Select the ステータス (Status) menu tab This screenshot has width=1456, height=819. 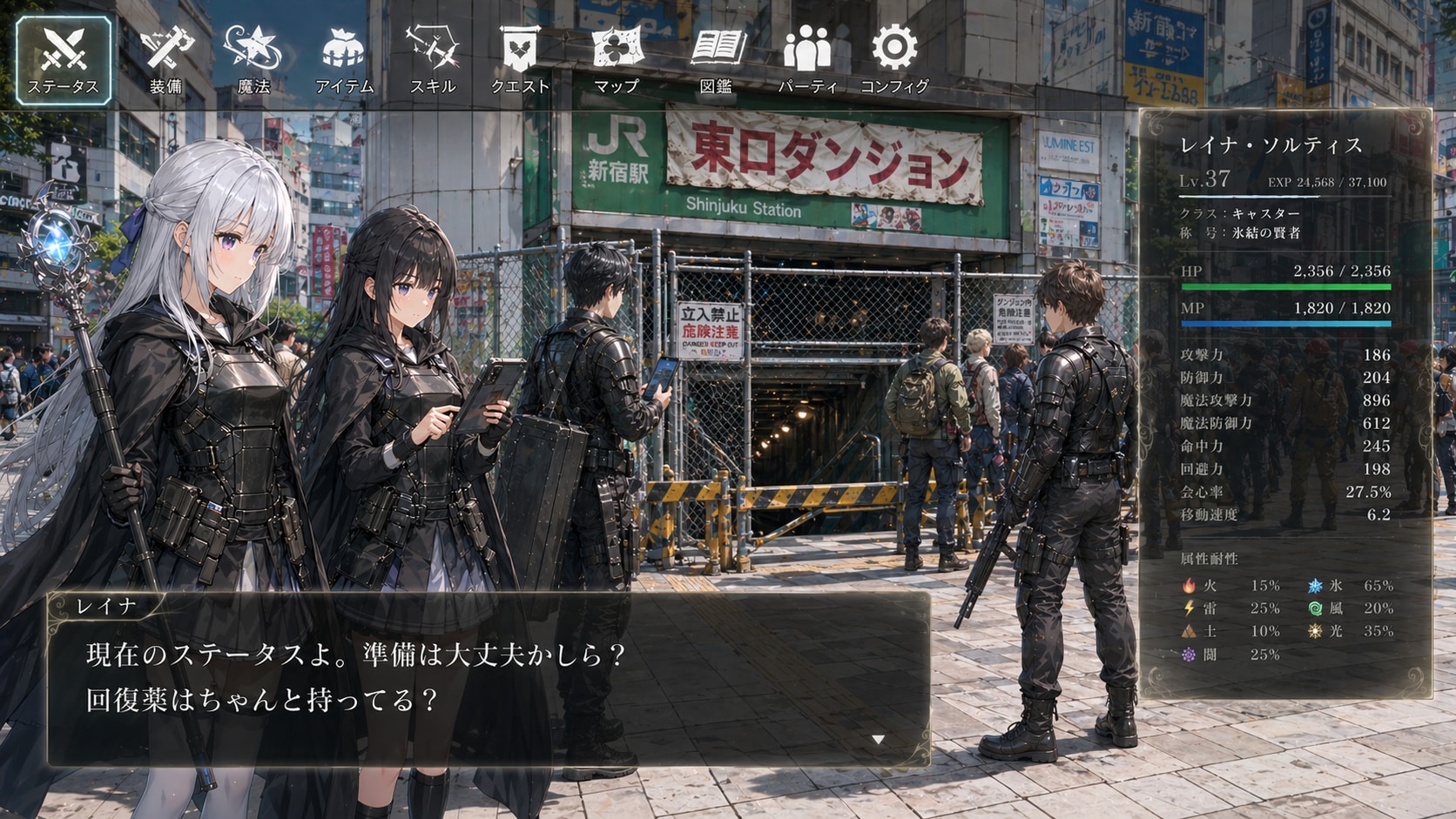point(64,59)
